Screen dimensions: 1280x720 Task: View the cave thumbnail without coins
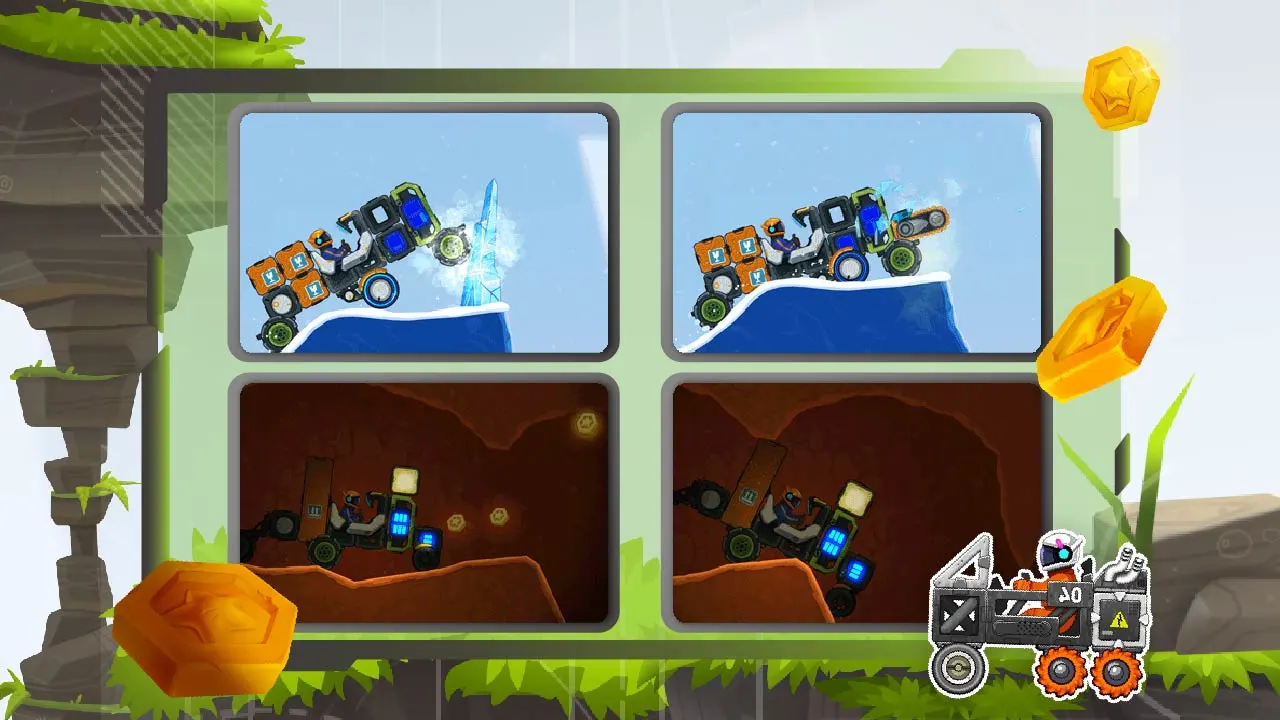tap(856, 502)
